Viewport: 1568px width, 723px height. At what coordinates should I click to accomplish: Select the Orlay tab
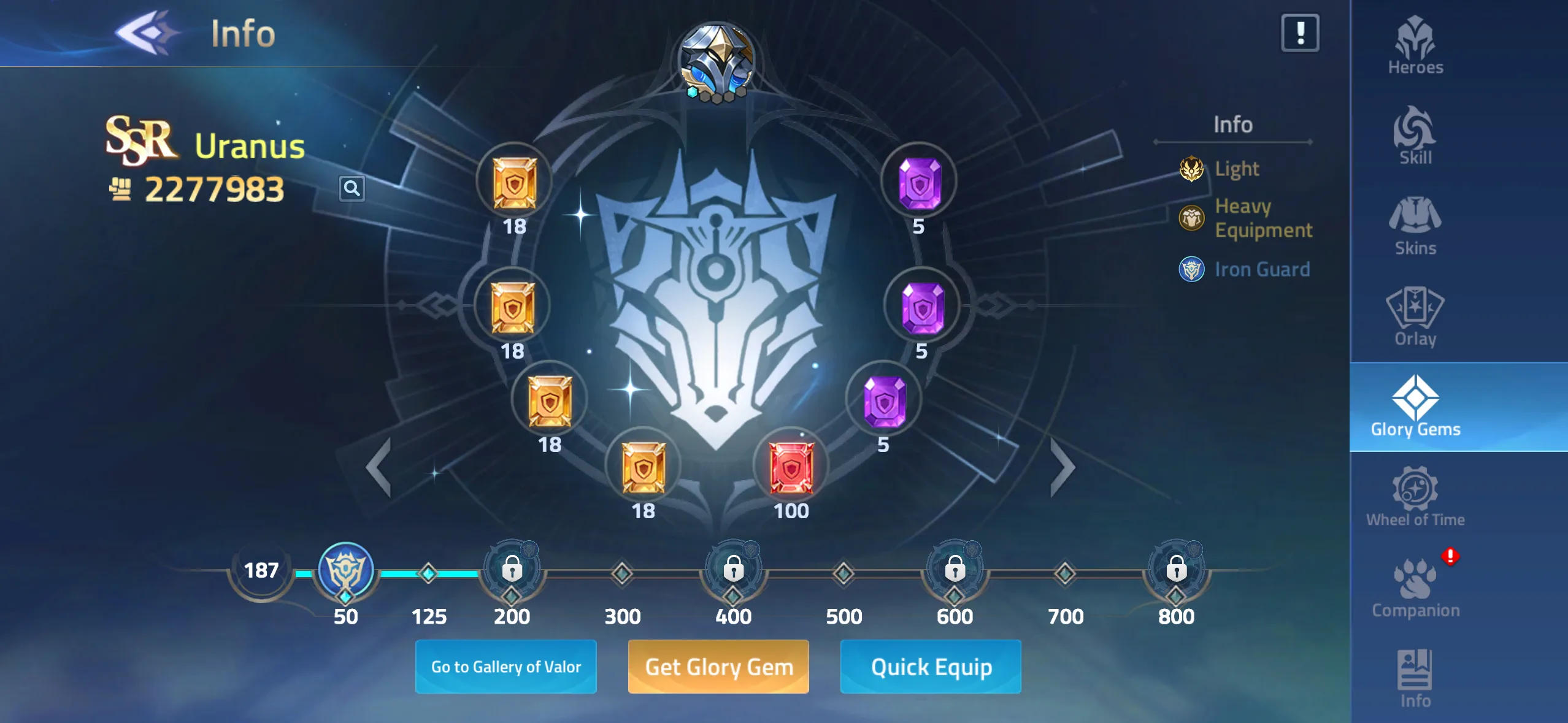1415,317
